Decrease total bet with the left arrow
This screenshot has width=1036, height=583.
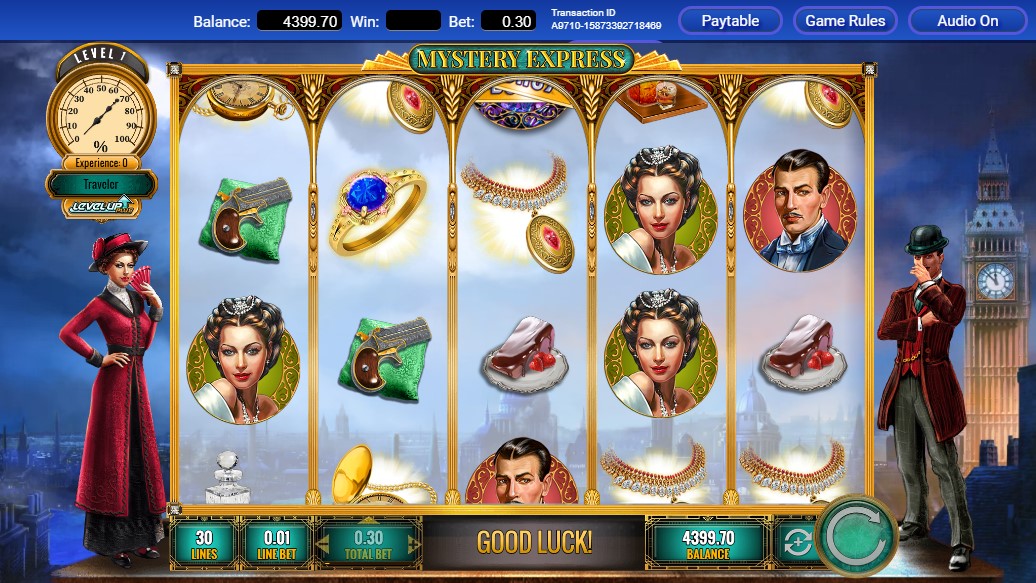[x=325, y=543]
